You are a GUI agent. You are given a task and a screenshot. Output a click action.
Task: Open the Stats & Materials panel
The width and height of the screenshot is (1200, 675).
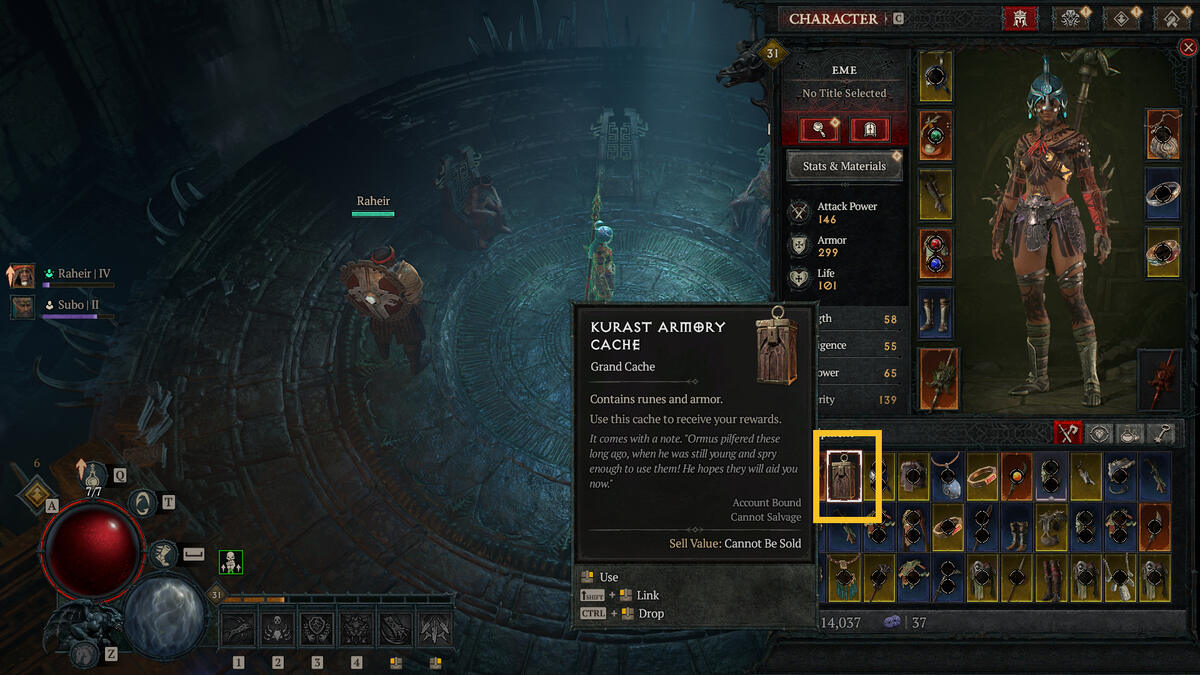844,166
